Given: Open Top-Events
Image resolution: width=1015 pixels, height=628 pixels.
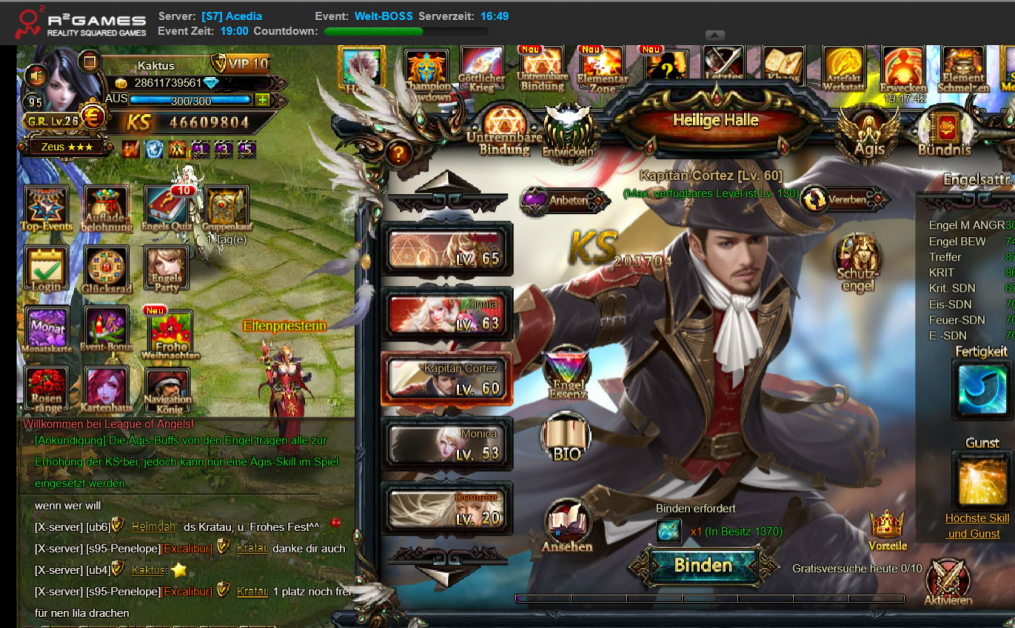Looking at the screenshot, I should 46,210.
